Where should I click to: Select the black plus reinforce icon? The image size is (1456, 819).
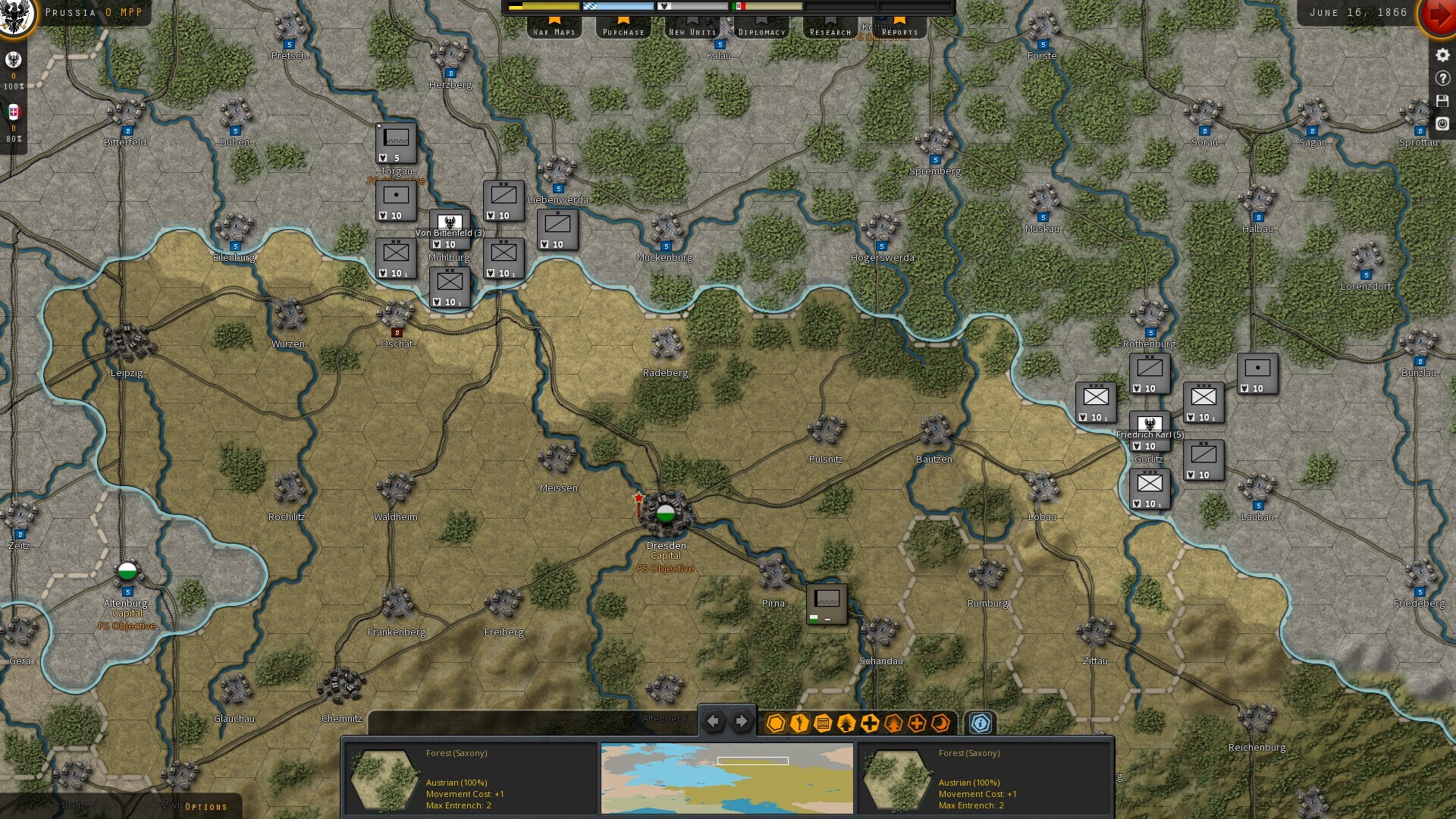point(869,723)
